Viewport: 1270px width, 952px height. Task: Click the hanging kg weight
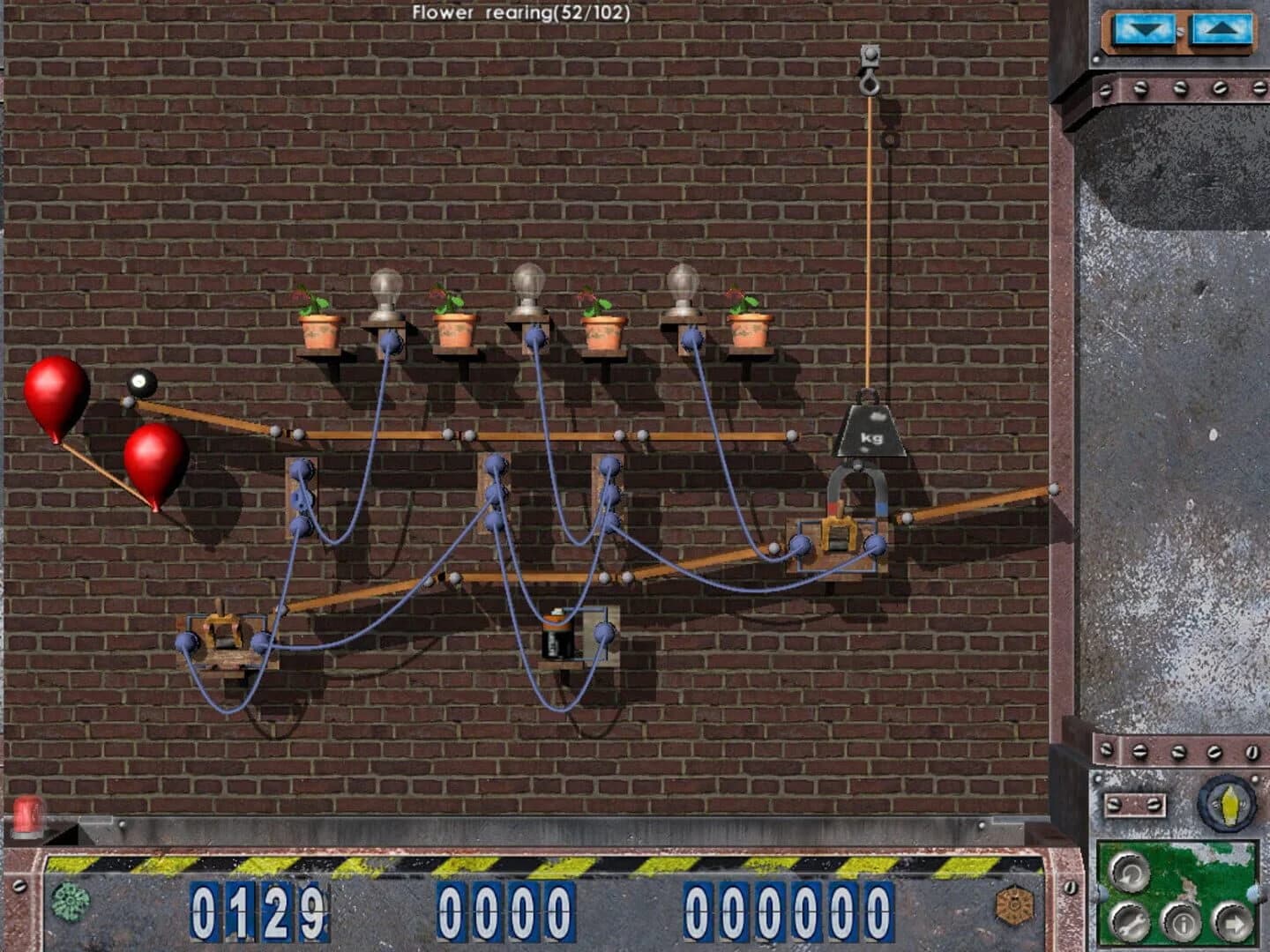[x=872, y=432]
